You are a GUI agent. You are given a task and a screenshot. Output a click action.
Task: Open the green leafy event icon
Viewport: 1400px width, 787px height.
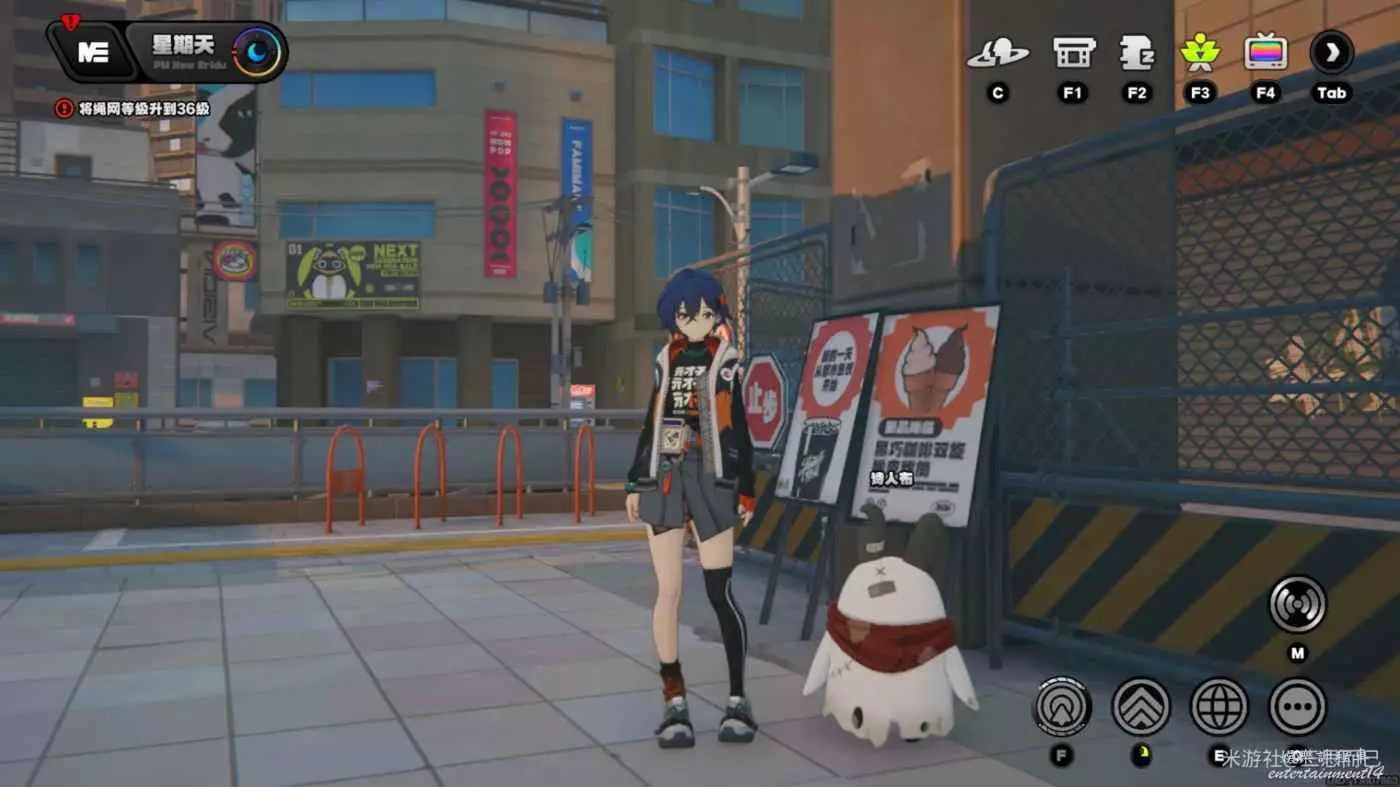pos(1199,53)
